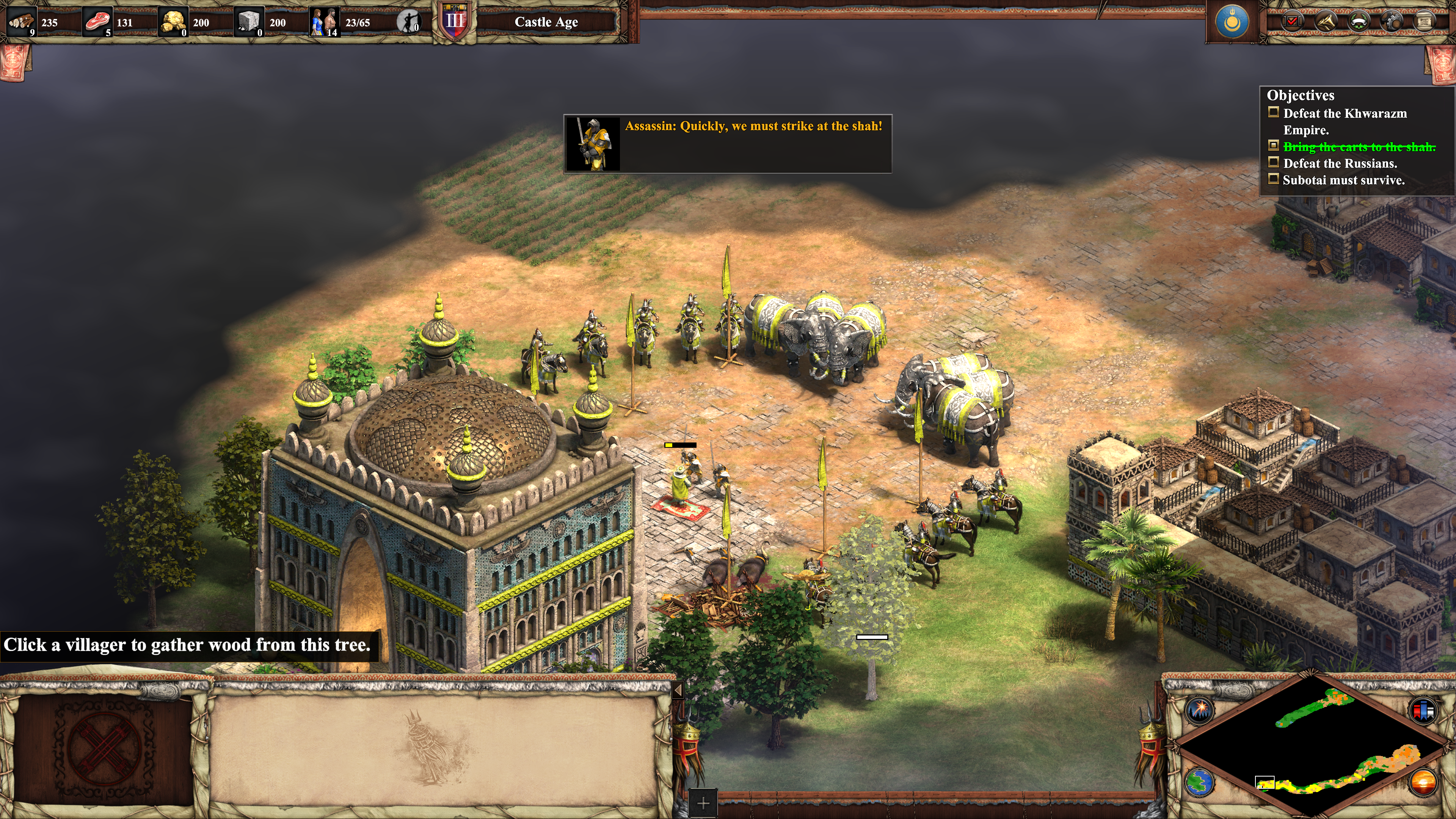Click the stone resource icon
1456x819 pixels.
[x=249, y=22]
